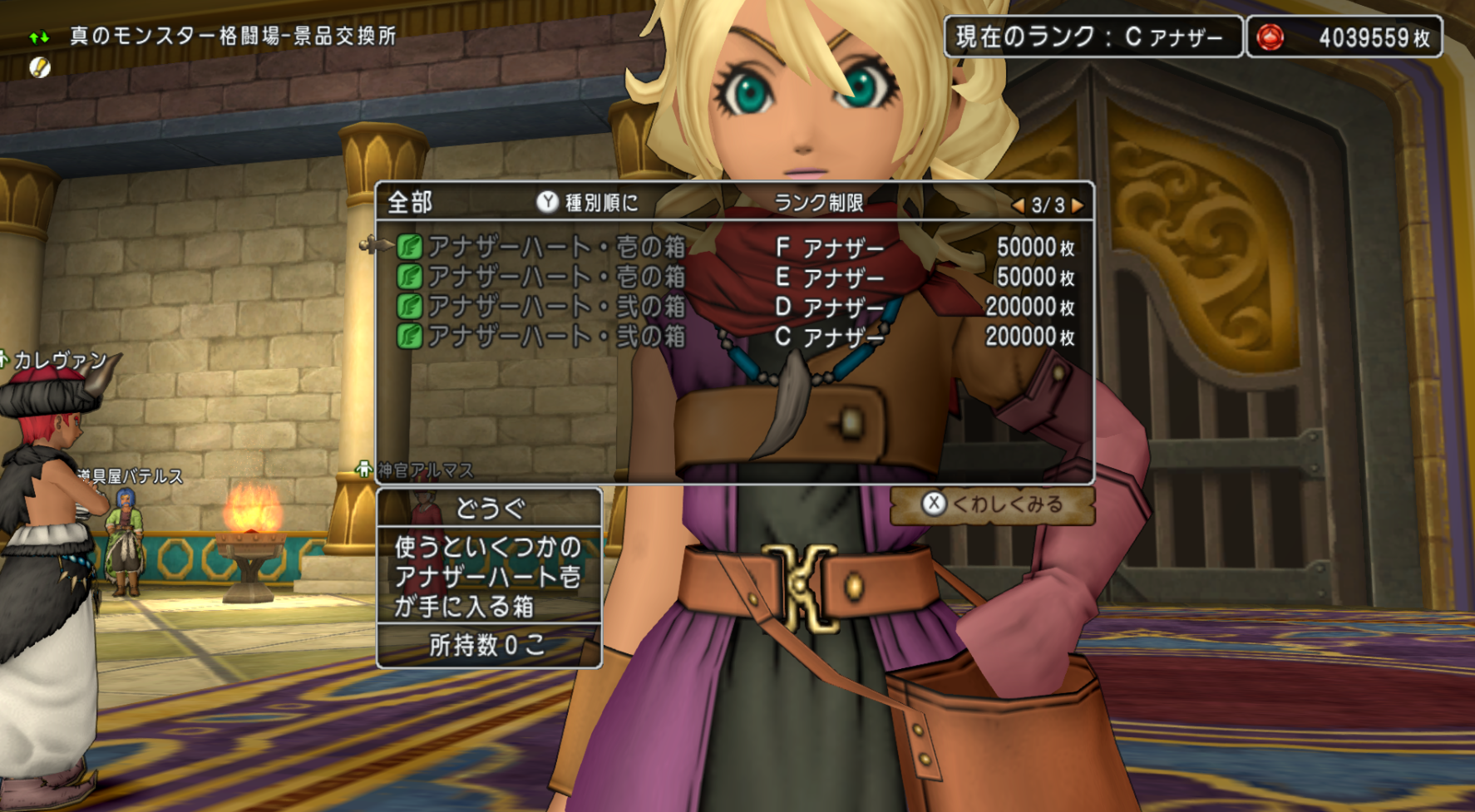Open the くわしくみる detail view
Image resolution: width=1475 pixels, height=812 pixels.
point(993,504)
